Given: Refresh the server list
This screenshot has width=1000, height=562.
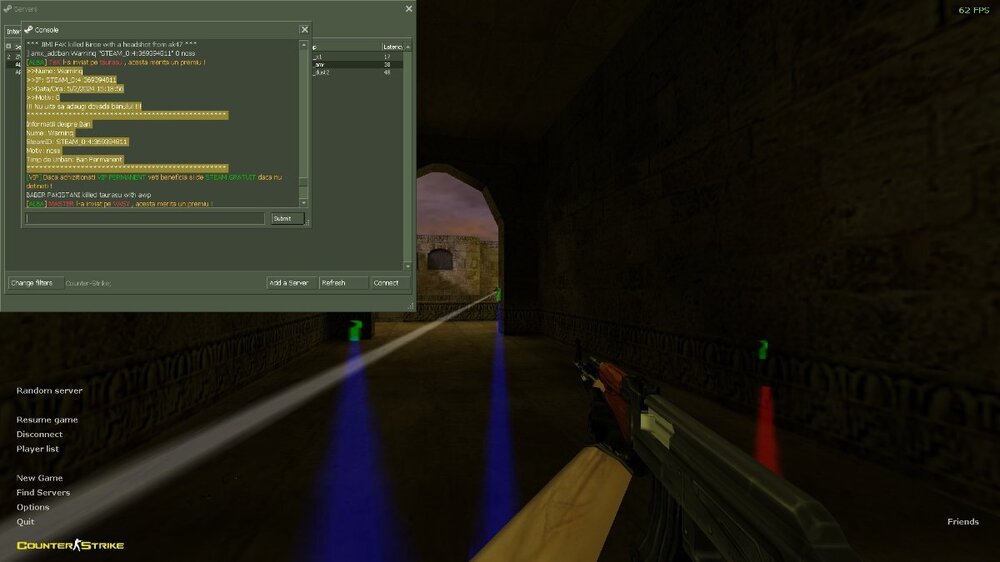Looking at the screenshot, I should coord(343,283).
